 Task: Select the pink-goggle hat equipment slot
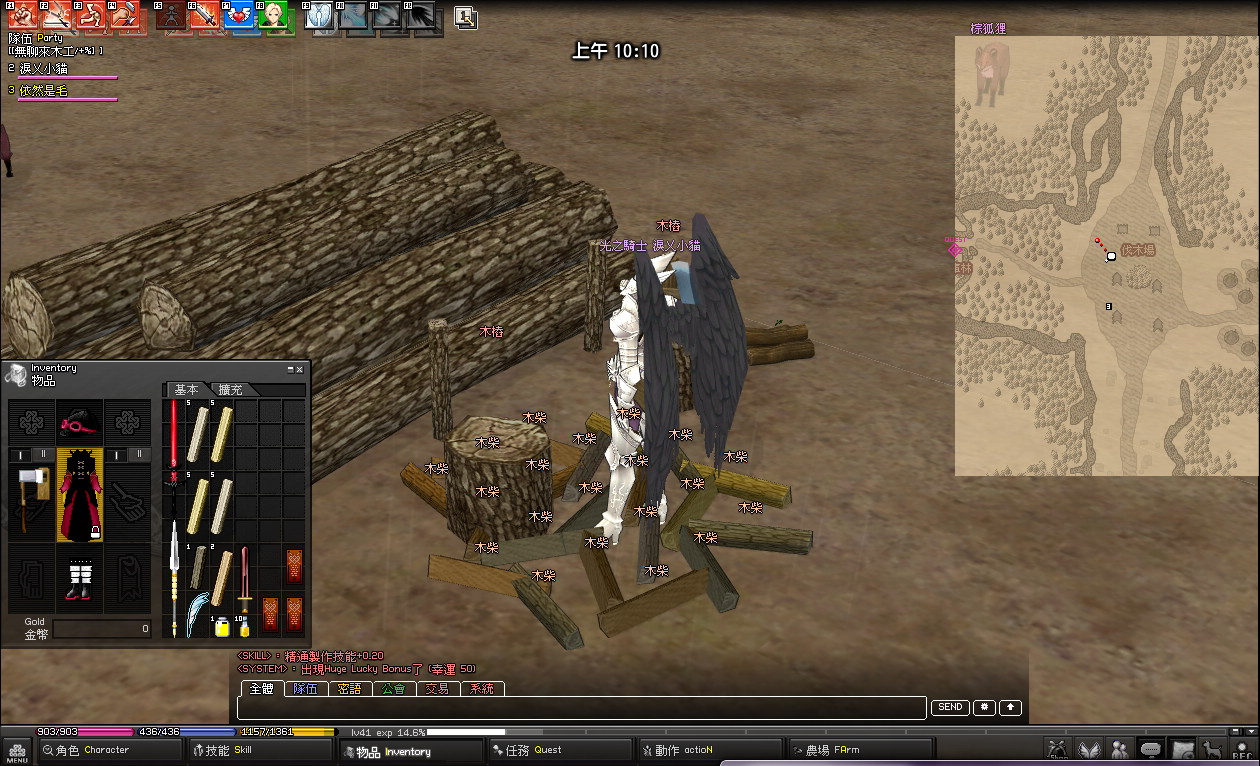[x=79, y=423]
